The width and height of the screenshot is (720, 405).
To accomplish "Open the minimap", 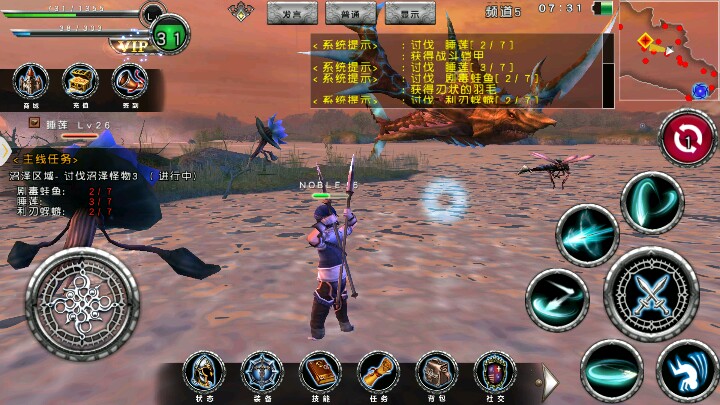I will click(x=667, y=50).
